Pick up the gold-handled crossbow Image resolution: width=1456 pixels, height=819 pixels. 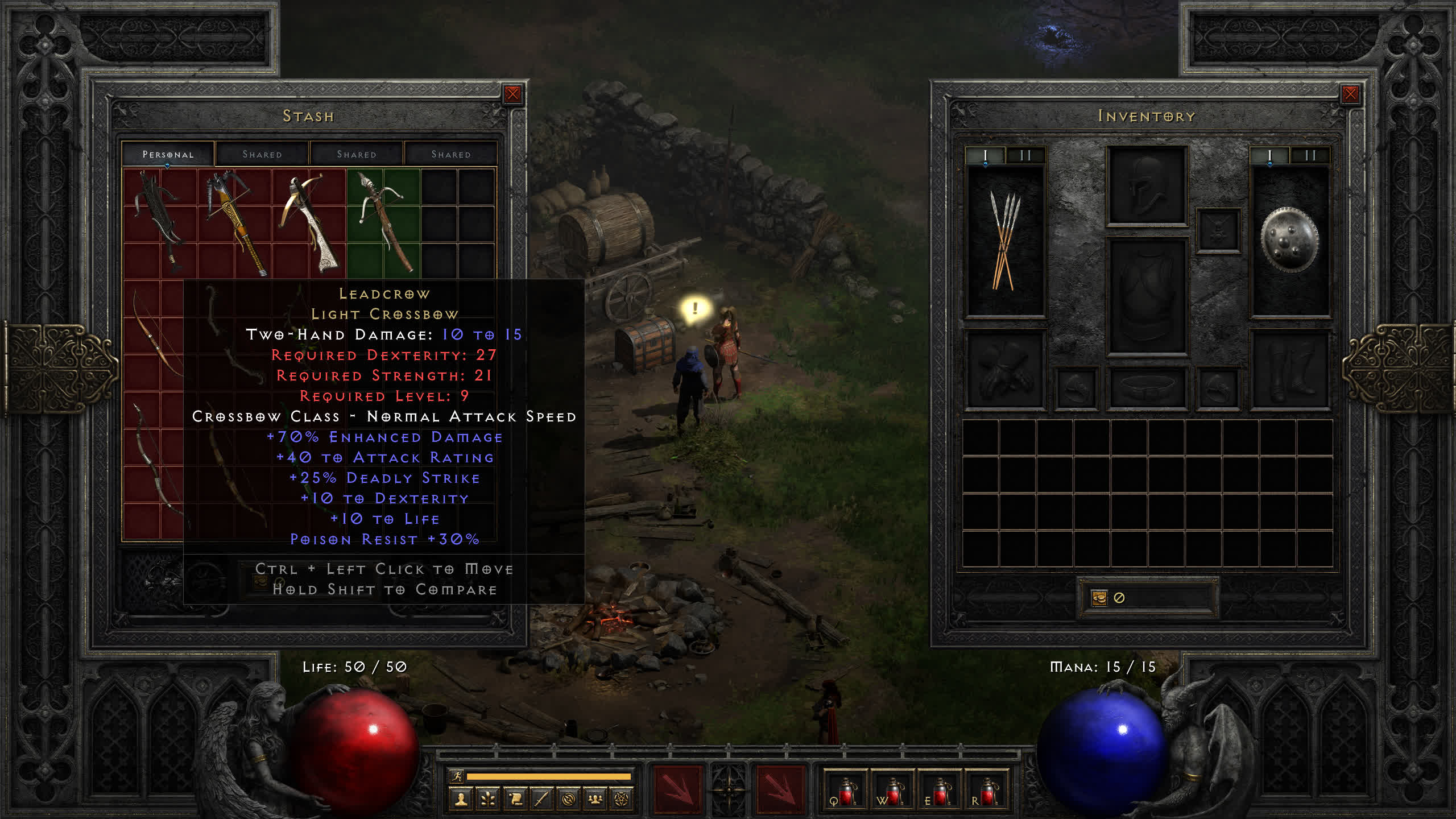coord(234,222)
